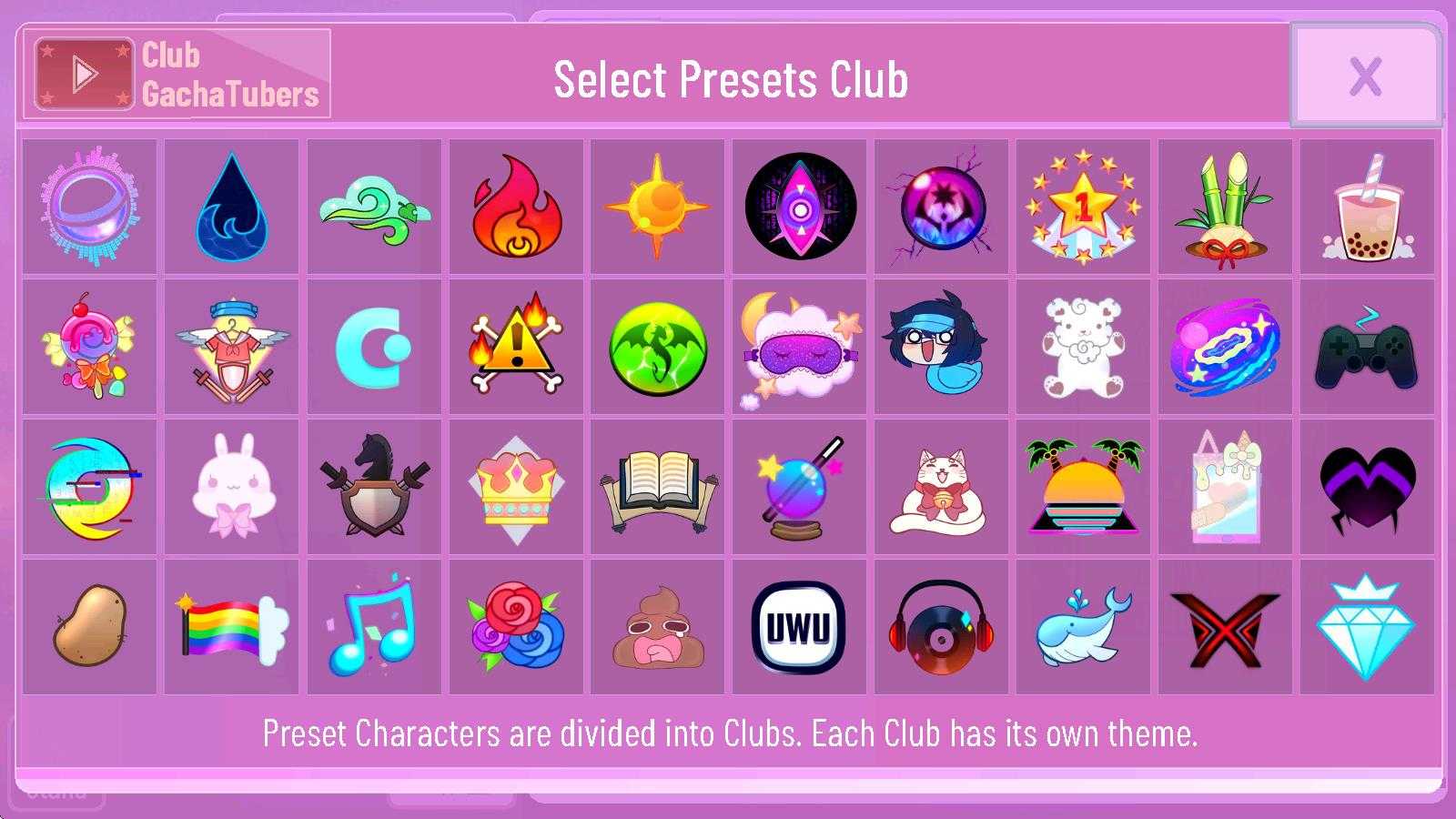Choose the potato club

coord(89,627)
